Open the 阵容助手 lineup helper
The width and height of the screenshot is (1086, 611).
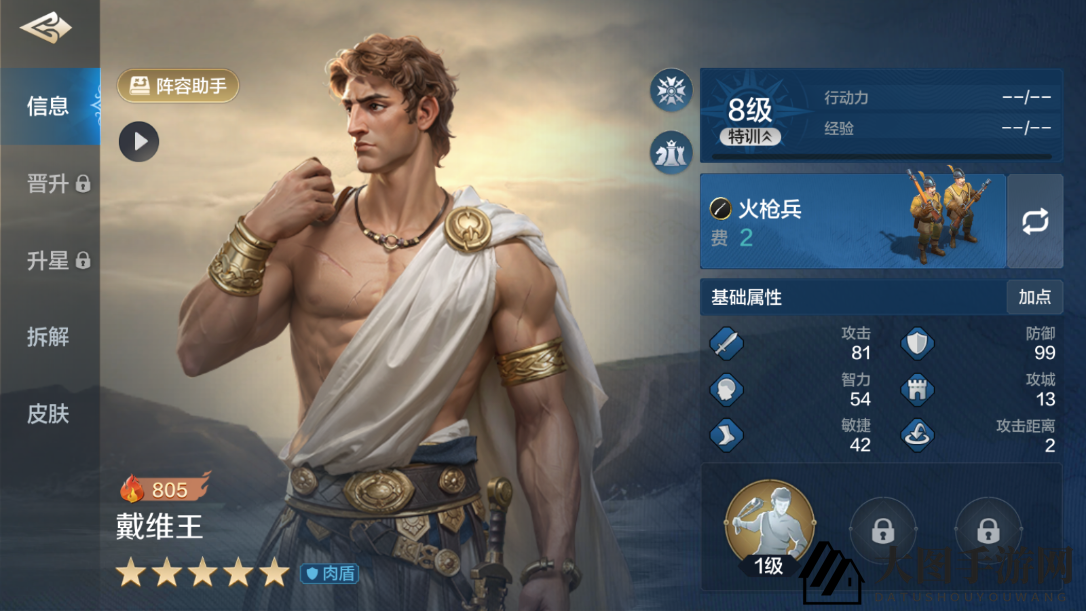tap(178, 86)
